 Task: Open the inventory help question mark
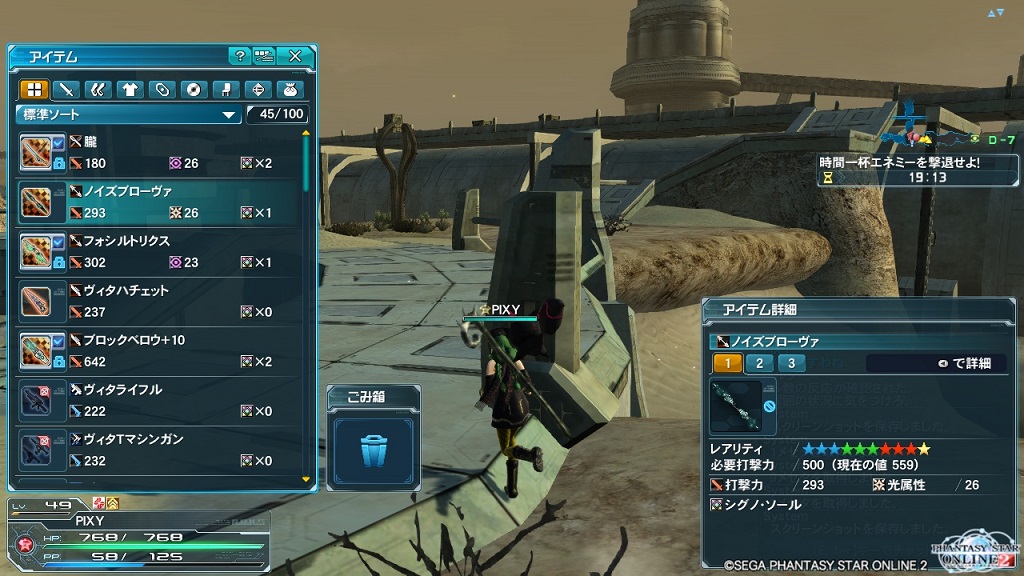tap(239, 56)
